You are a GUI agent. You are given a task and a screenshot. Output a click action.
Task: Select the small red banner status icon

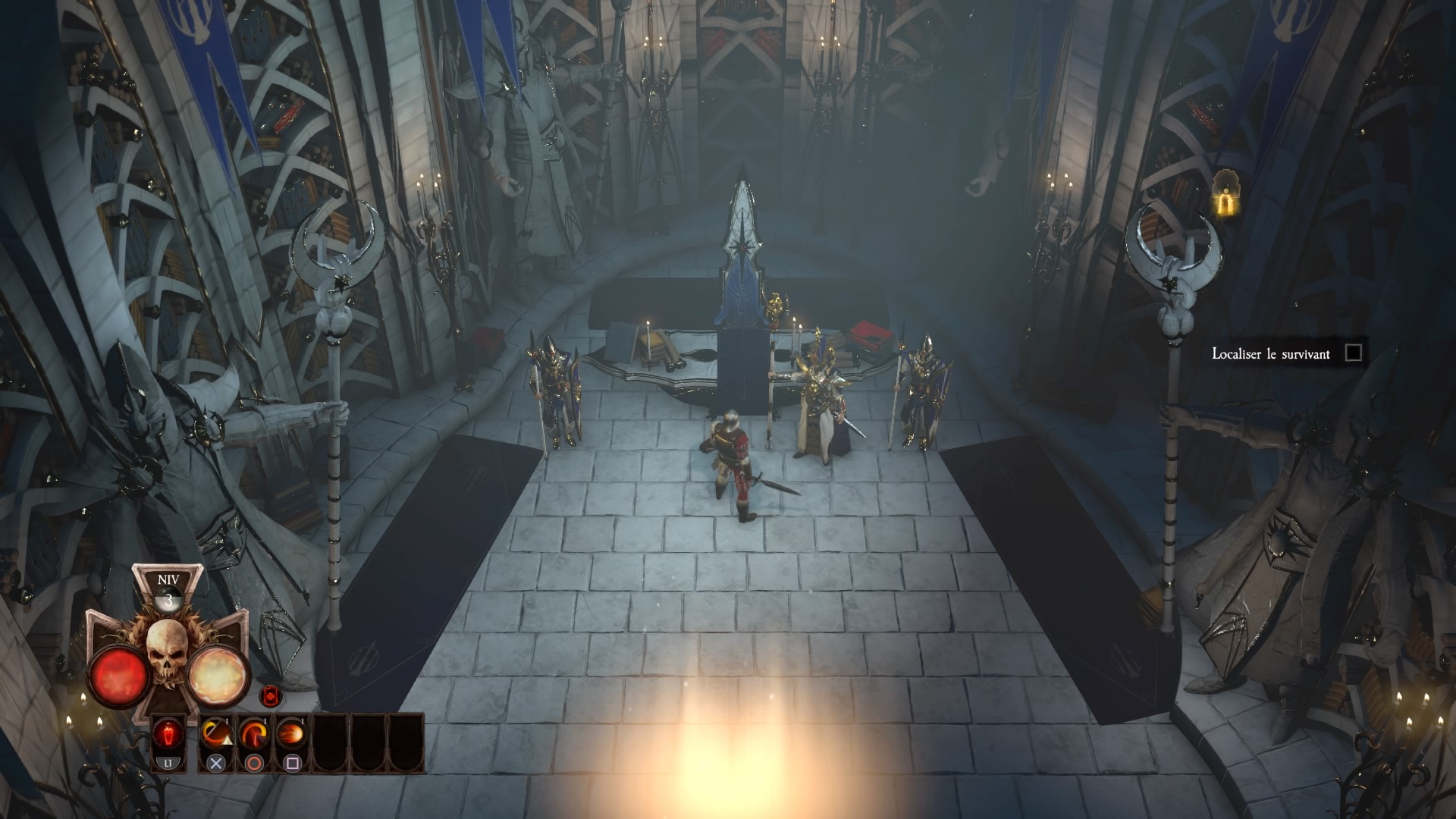[270, 695]
